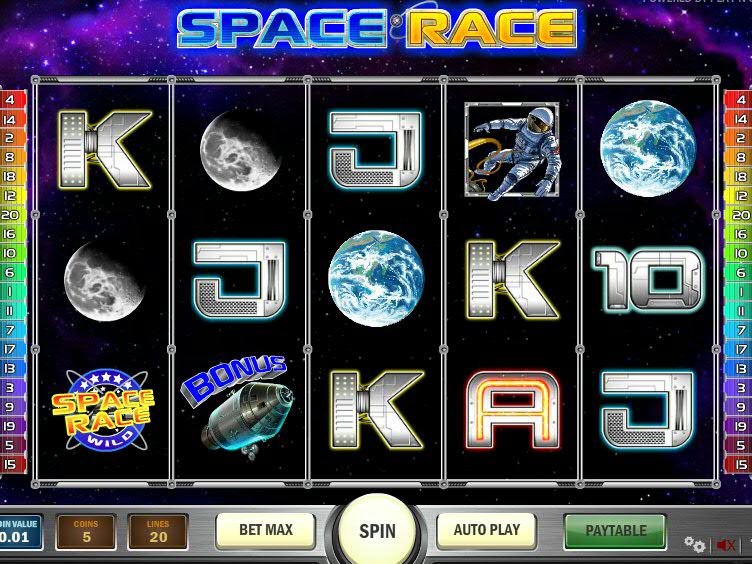Click the BET MAX button
Image resolution: width=752 pixels, height=564 pixels.
coord(265,530)
